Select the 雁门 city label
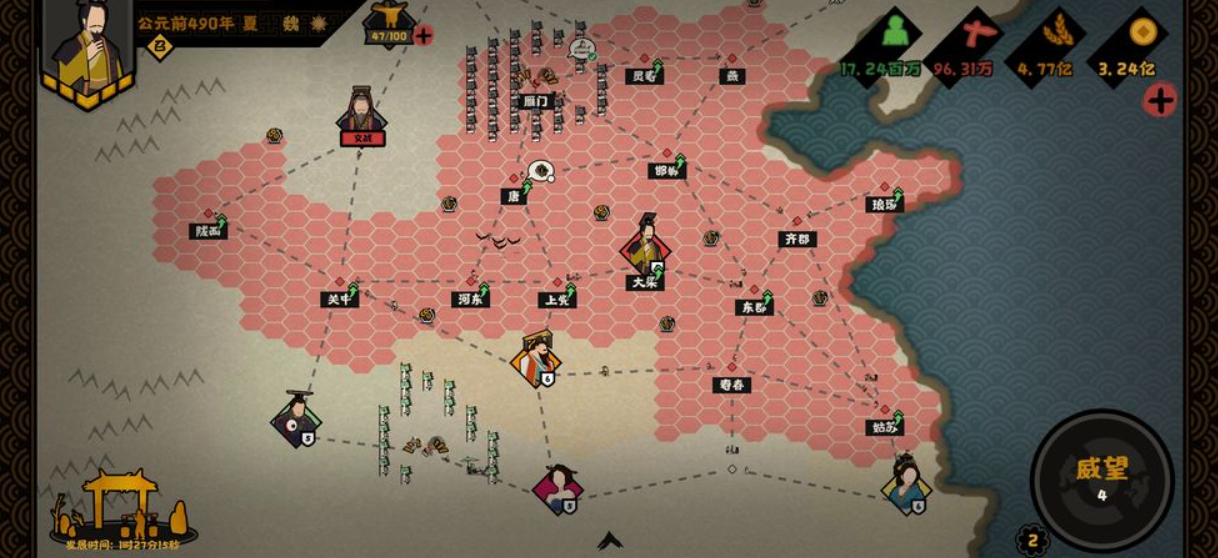Image resolution: width=1218 pixels, height=558 pixels. pos(536,101)
